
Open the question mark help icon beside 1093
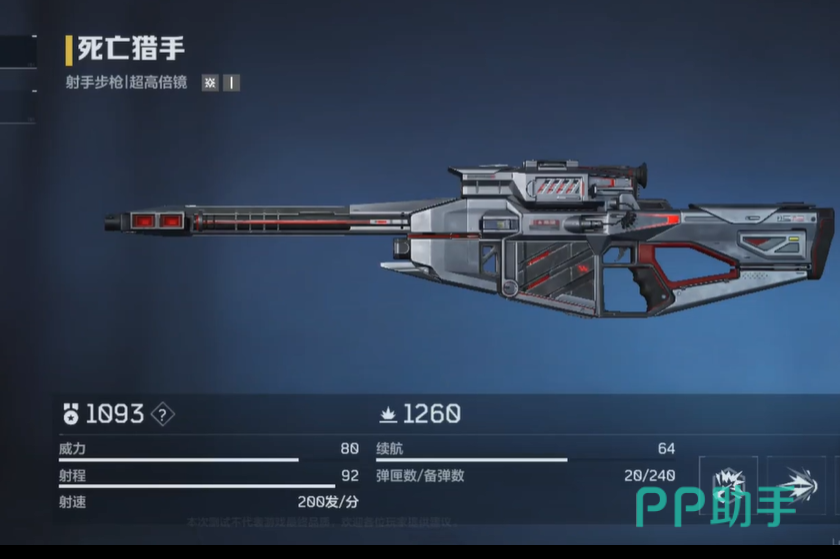[x=162, y=414]
